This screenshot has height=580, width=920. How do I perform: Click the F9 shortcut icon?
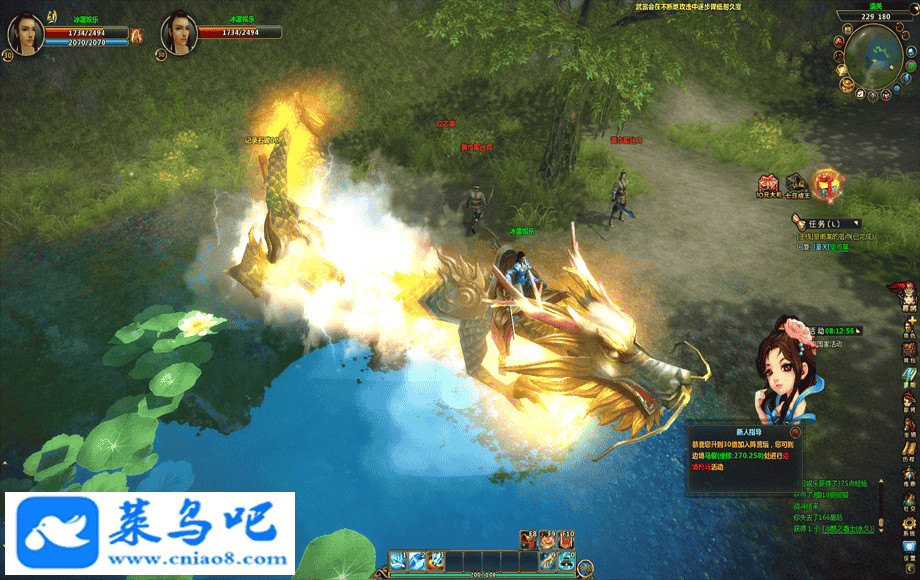(548, 540)
